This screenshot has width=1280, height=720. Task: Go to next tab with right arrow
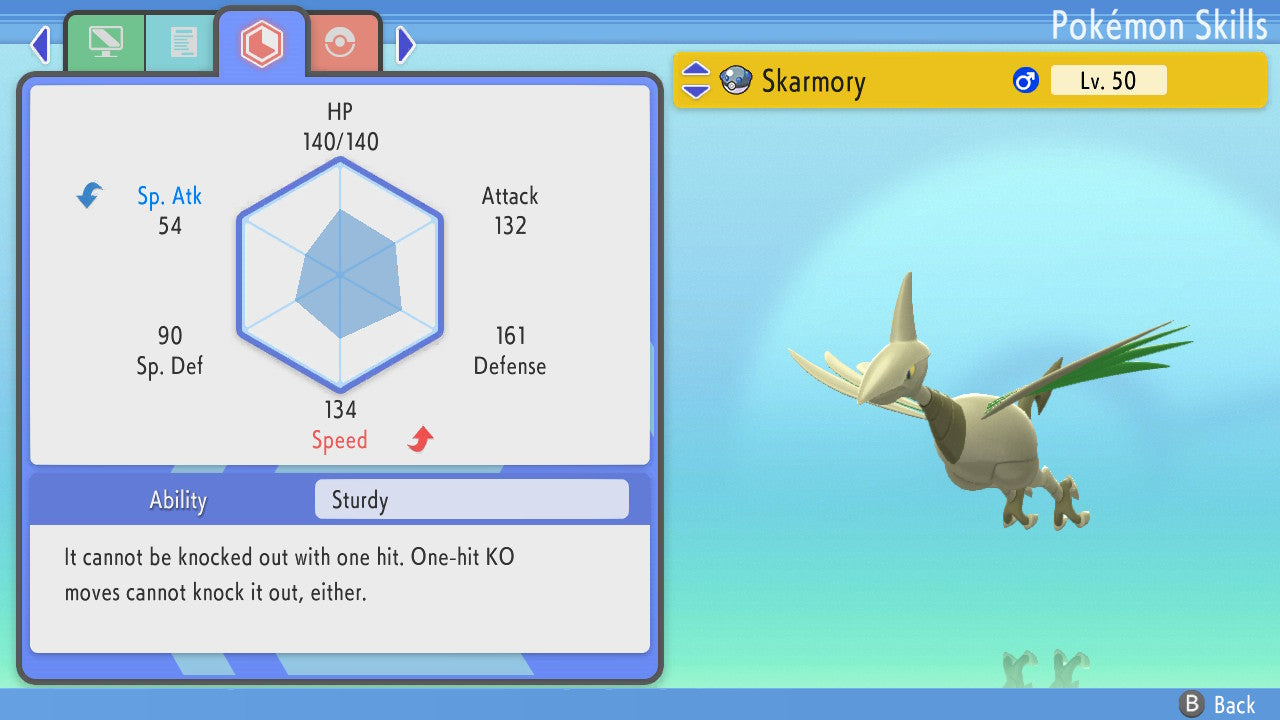pos(405,44)
